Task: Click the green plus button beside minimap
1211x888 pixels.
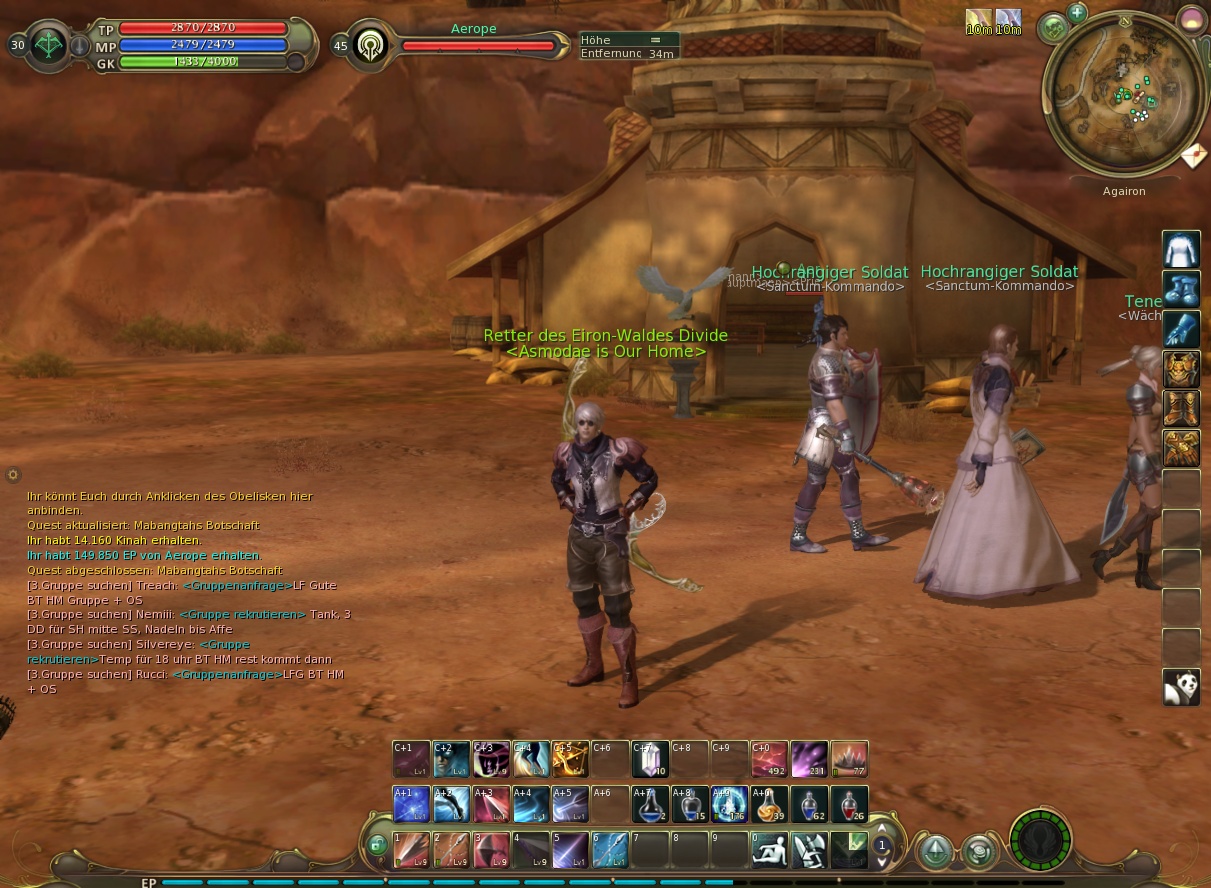Action: 1077,13
